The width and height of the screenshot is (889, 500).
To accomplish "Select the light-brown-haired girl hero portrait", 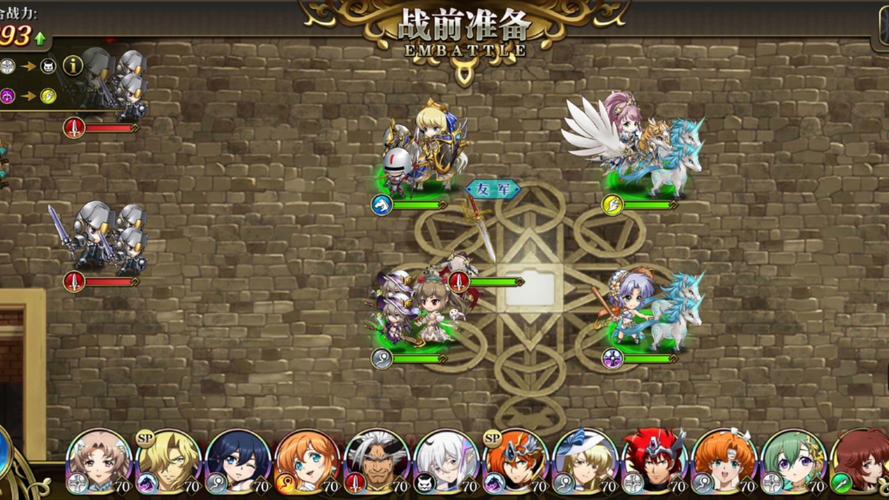I will point(99,463).
